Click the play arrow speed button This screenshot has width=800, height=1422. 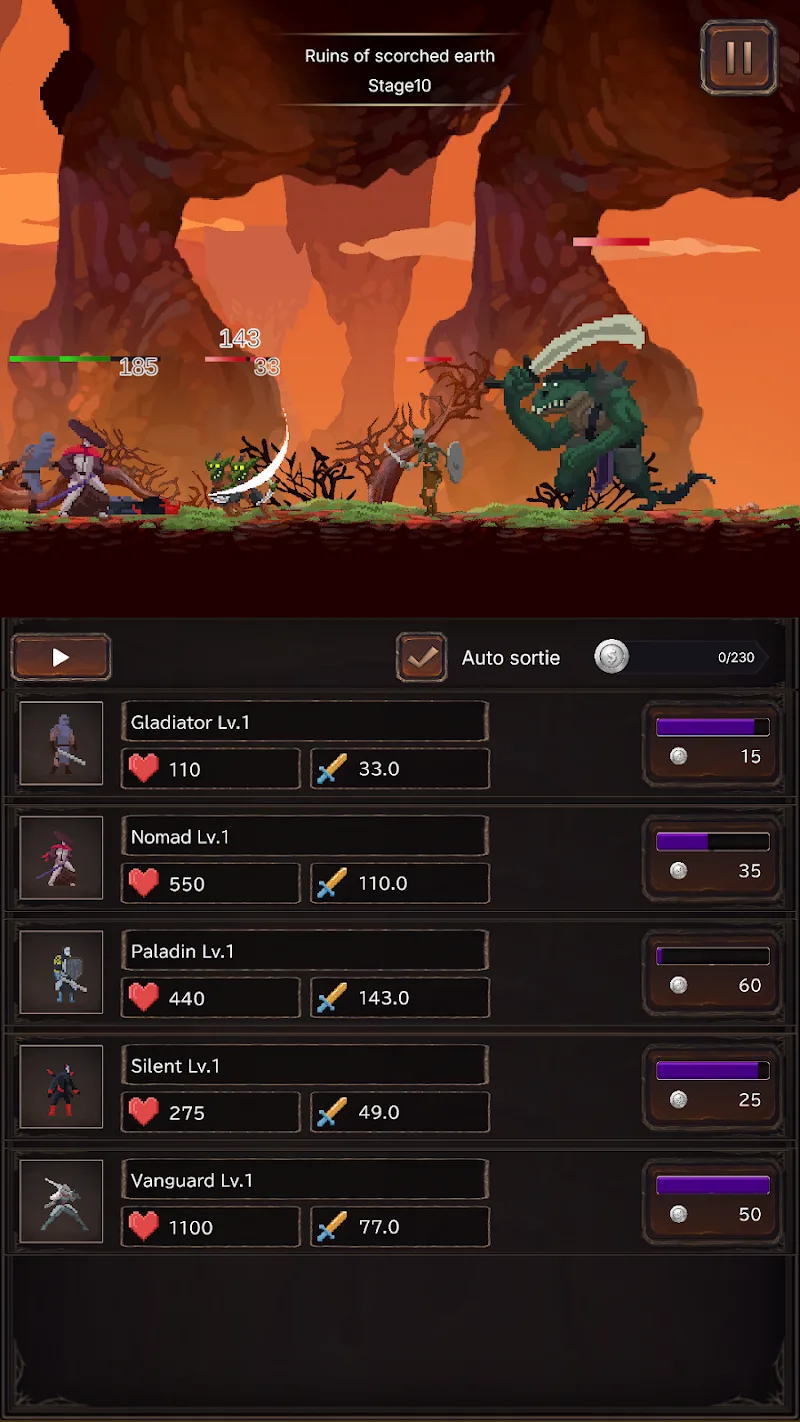(x=61, y=657)
